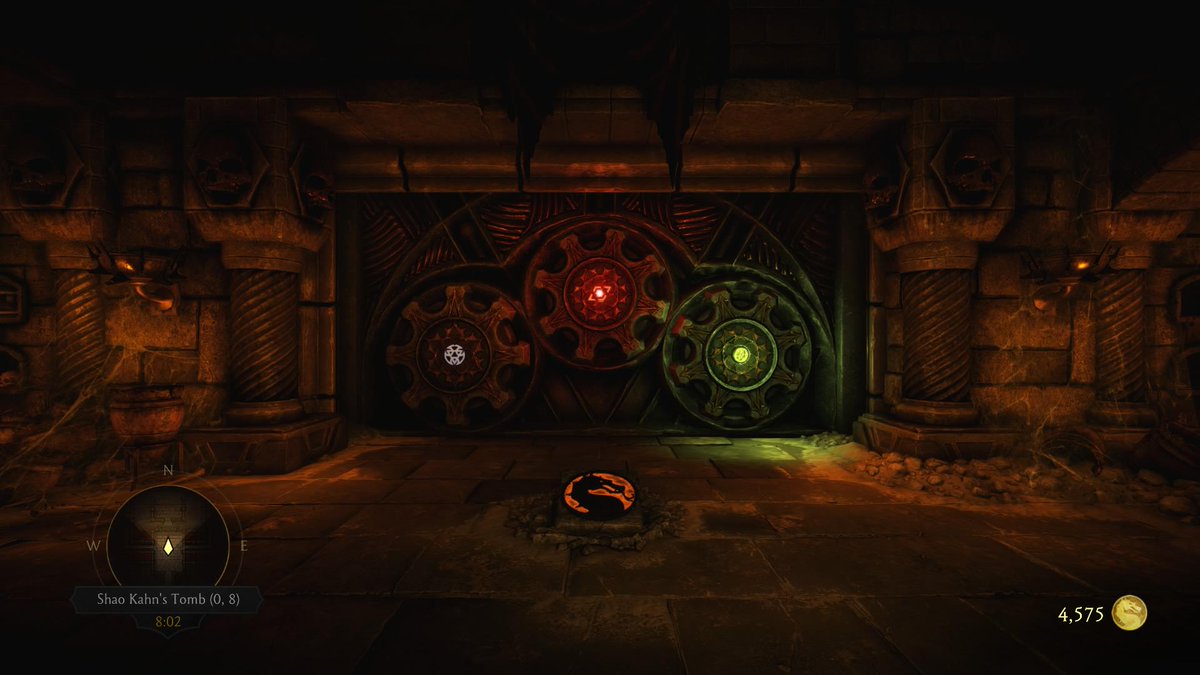Select the gold Koin currency icon
Image resolution: width=1200 pixels, height=675 pixels.
point(1130,613)
